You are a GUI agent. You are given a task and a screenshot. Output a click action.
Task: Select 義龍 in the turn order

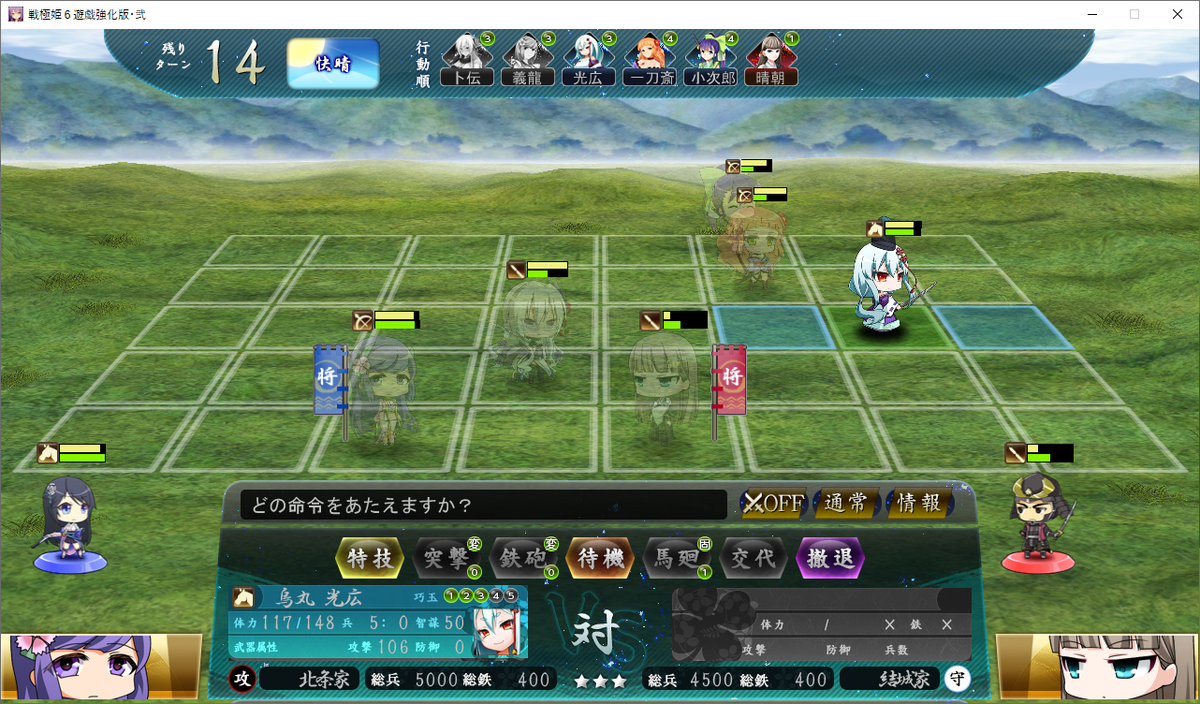coord(528,62)
